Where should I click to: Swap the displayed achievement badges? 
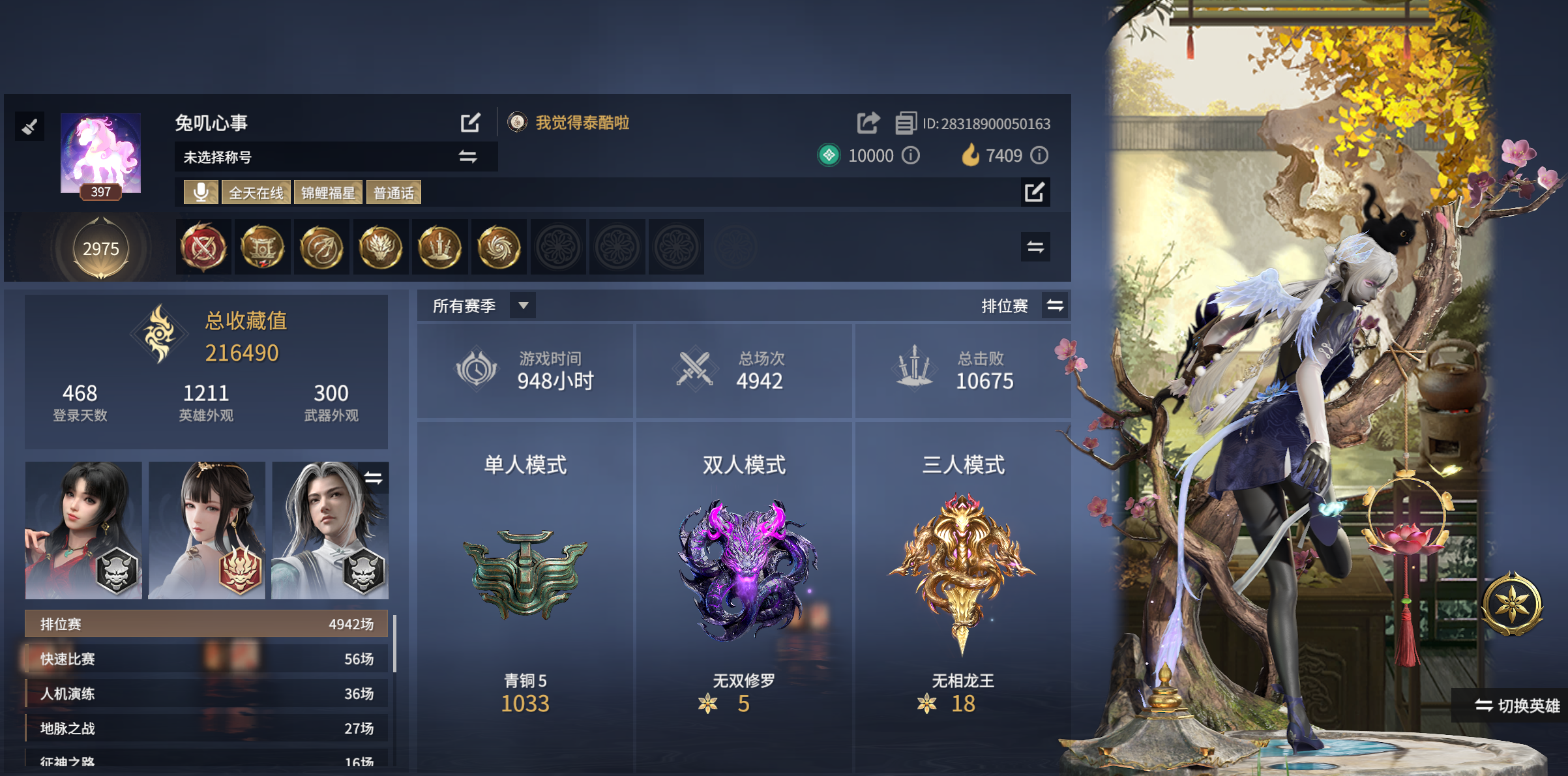point(1035,247)
